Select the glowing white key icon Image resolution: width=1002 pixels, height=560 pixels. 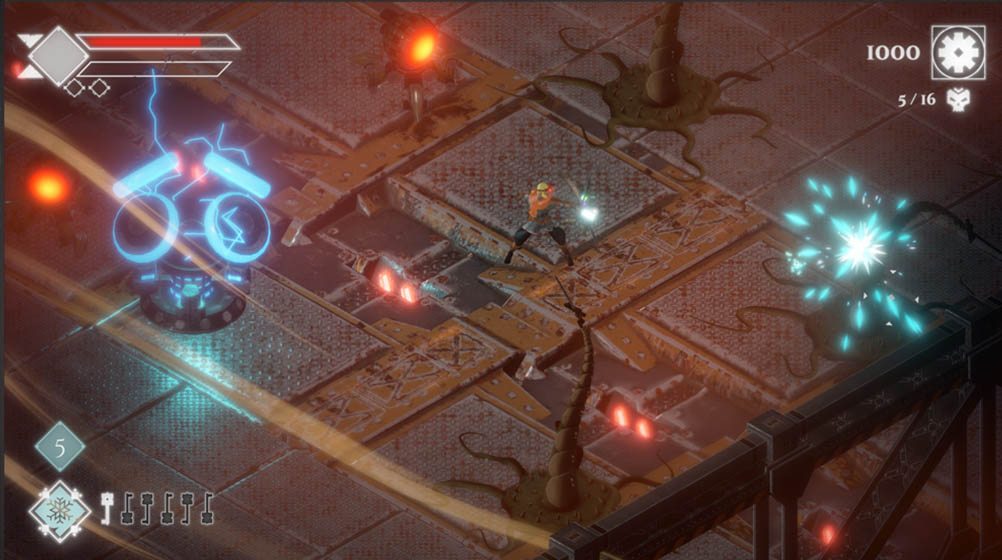tap(107, 508)
